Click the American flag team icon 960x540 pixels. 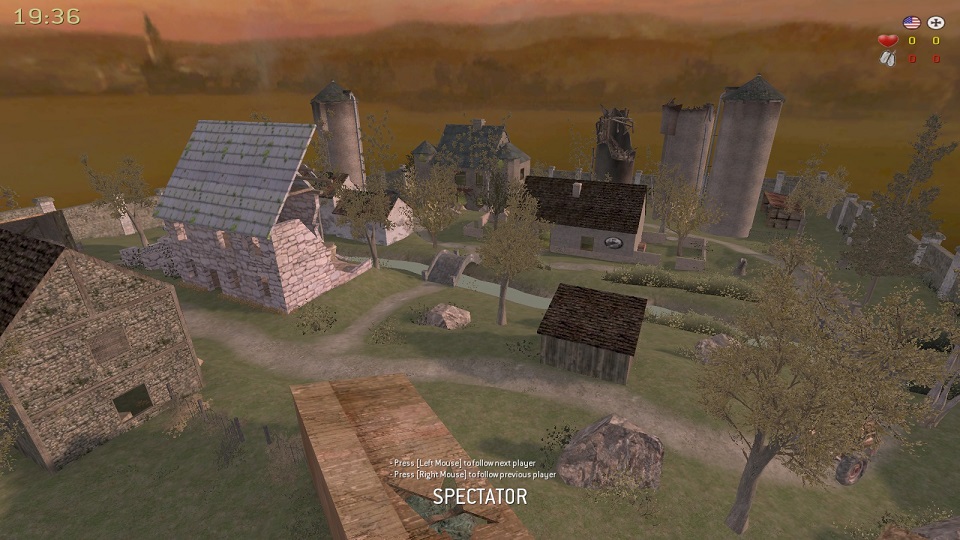click(911, 22)
